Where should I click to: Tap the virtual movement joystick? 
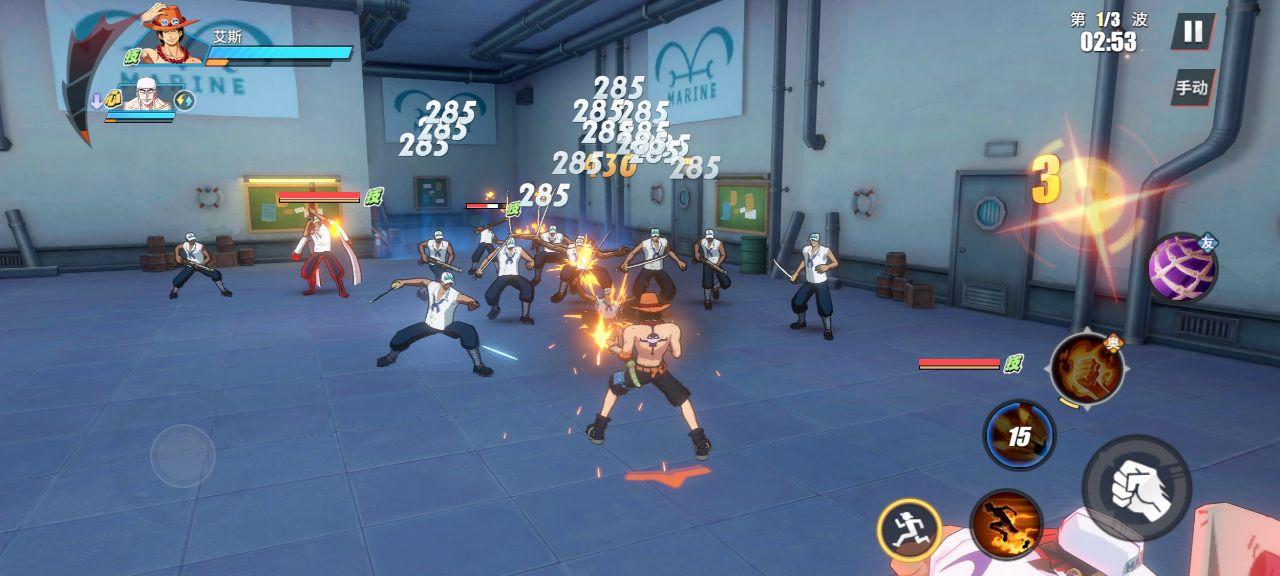pos(182,456)
